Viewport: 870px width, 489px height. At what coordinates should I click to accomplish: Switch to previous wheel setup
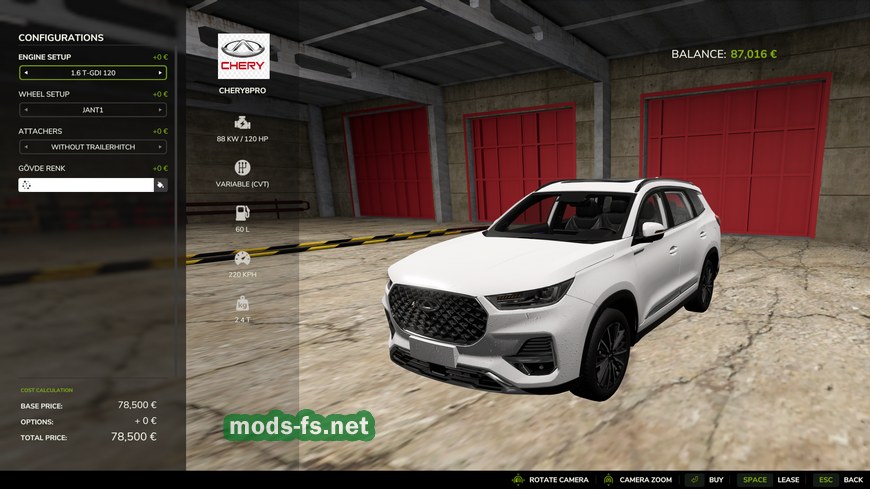(x=25, y=110)
